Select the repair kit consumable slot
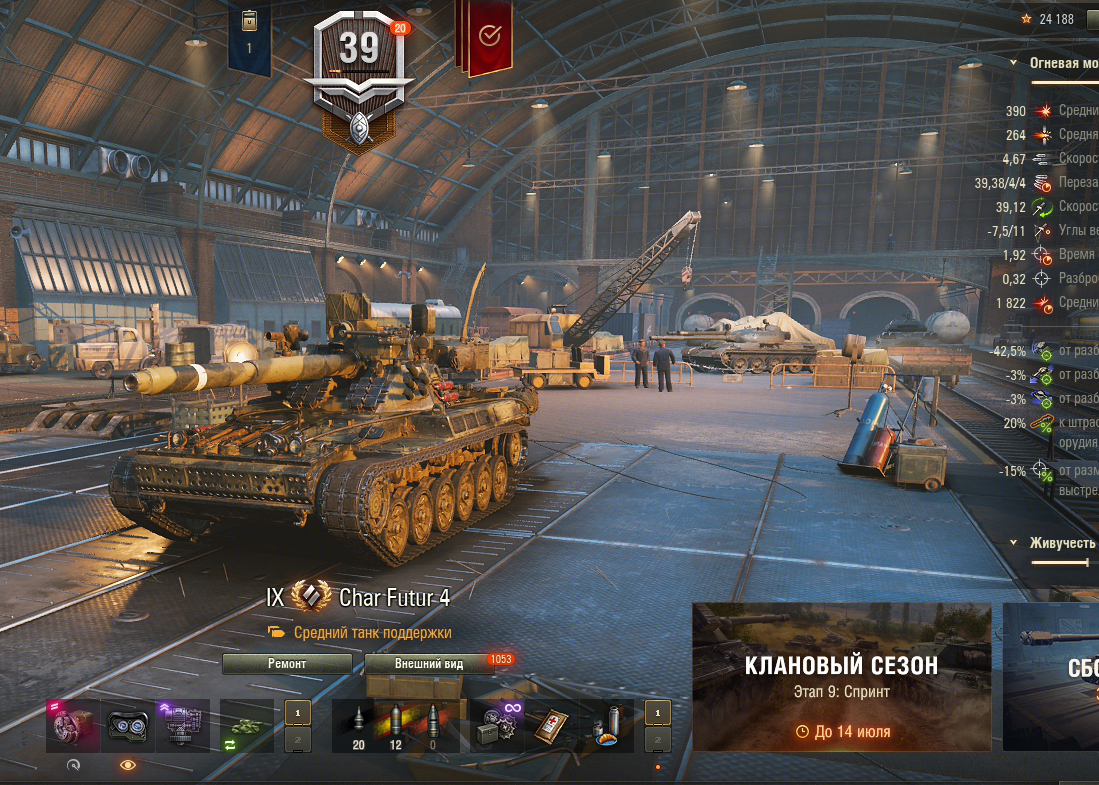Viewport: 1099px width, 785px height. pyautogui.click(x=497, y=725)
